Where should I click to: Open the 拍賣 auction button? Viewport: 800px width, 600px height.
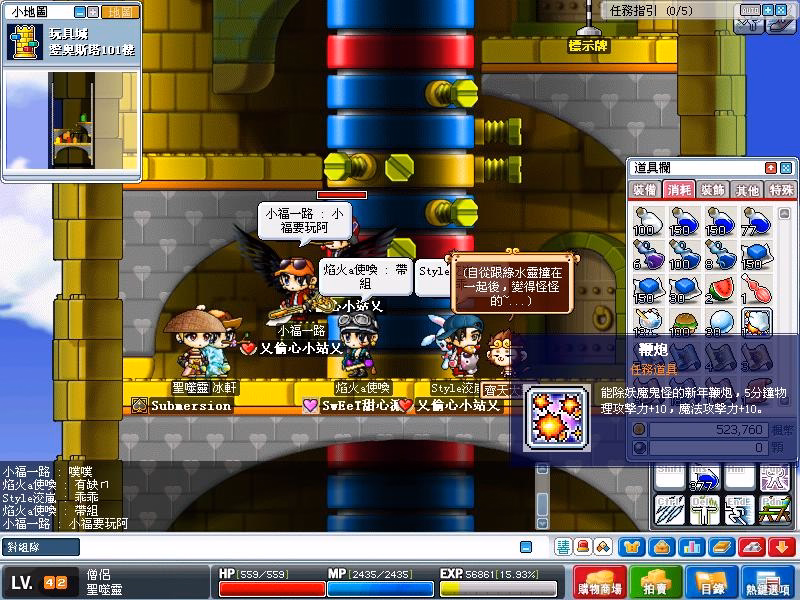[656, 585]
